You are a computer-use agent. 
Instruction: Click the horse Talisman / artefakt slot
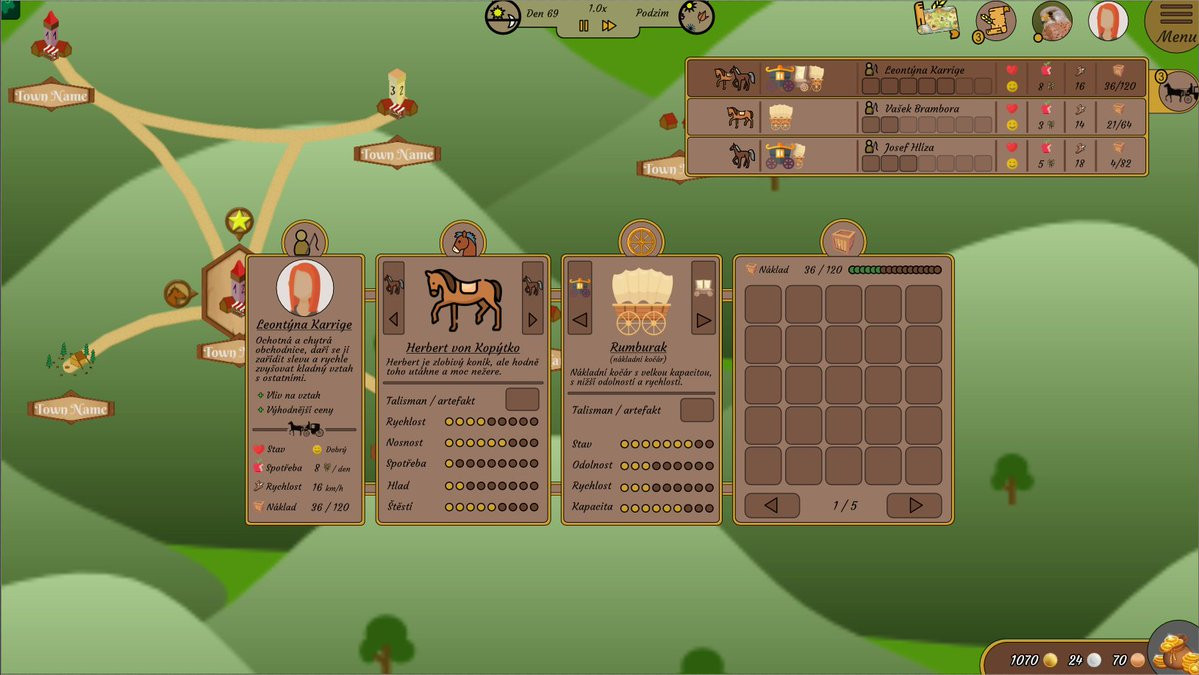click(x=522, y=399)
